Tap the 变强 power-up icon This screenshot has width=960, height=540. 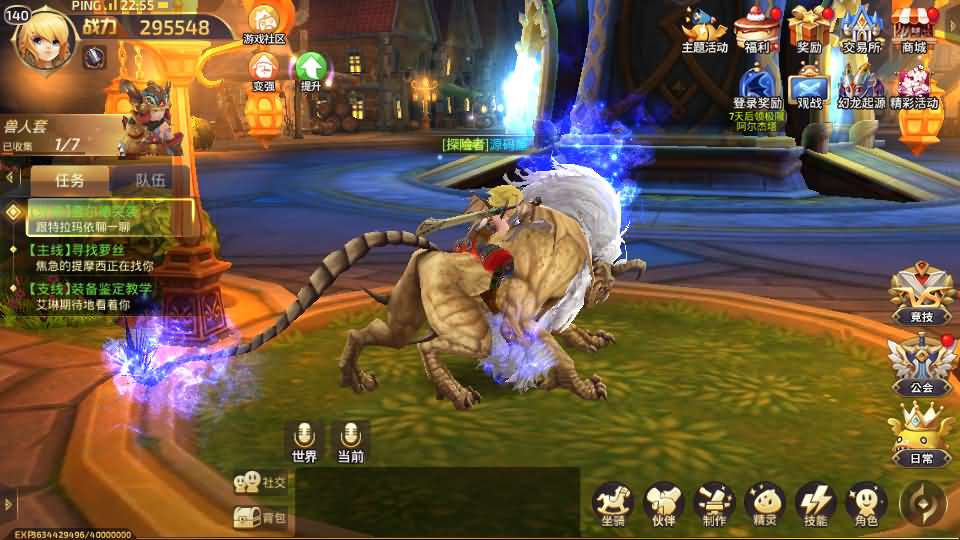coord(264,70)
